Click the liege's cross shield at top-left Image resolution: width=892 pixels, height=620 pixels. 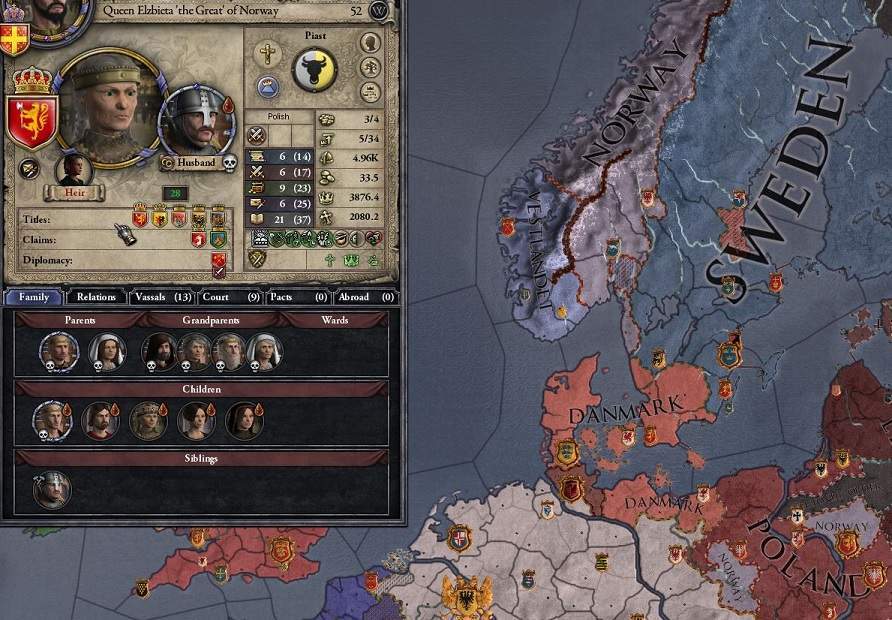pos(14,39)
